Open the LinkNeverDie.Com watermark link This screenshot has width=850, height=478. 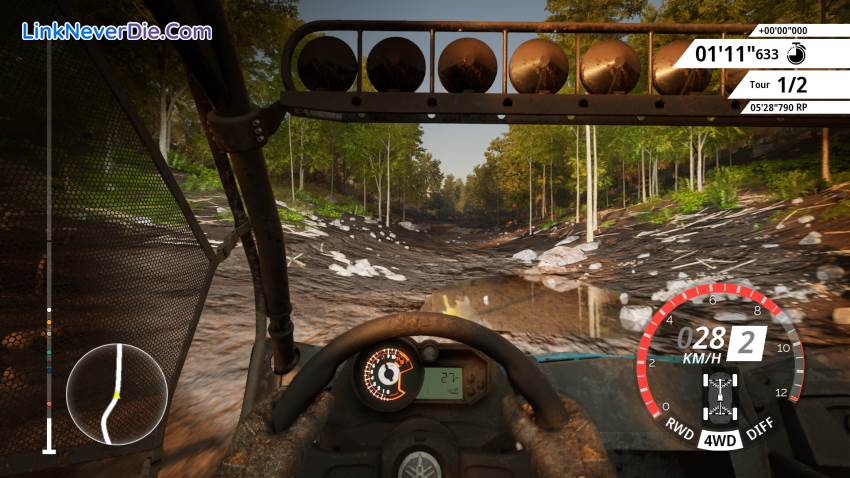116,31
